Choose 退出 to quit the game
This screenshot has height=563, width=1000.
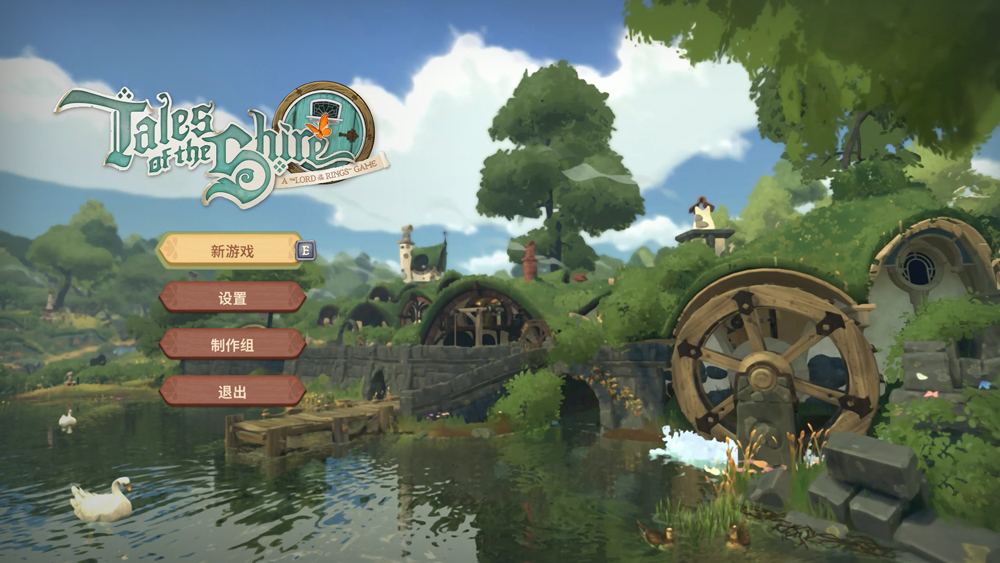[232, 391]
